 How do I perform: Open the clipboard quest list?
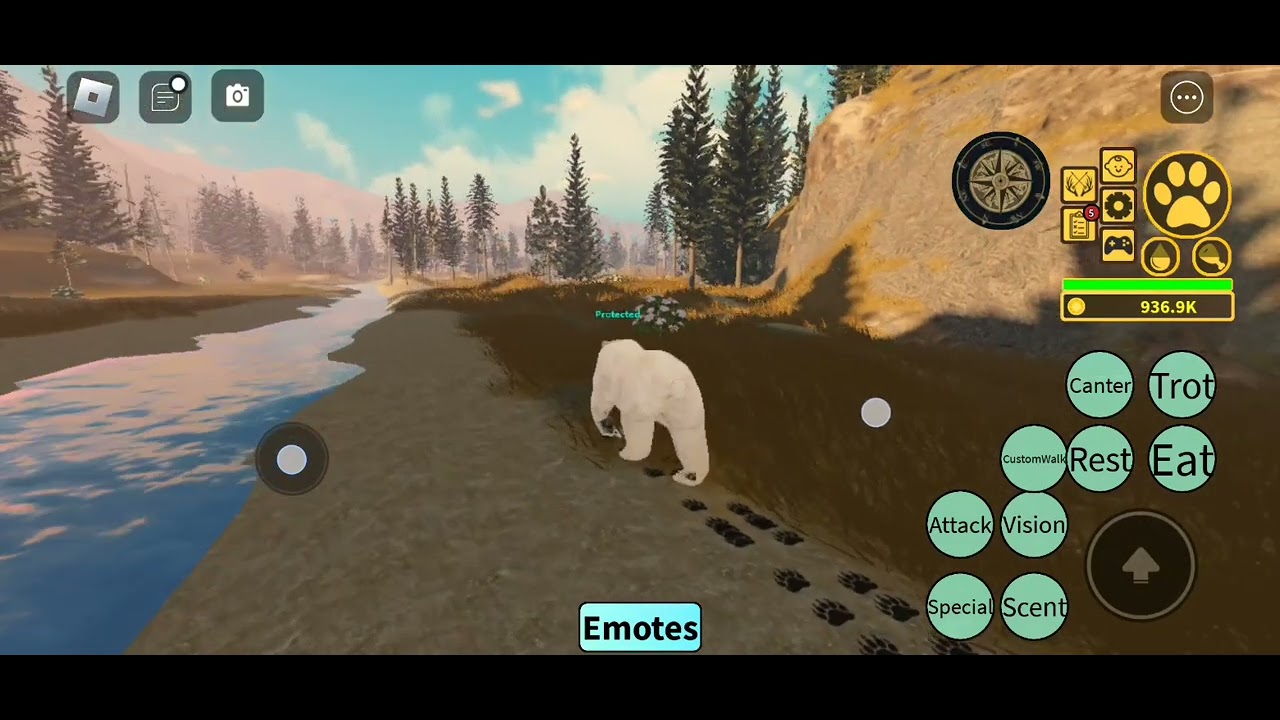tap(1078, 226)
